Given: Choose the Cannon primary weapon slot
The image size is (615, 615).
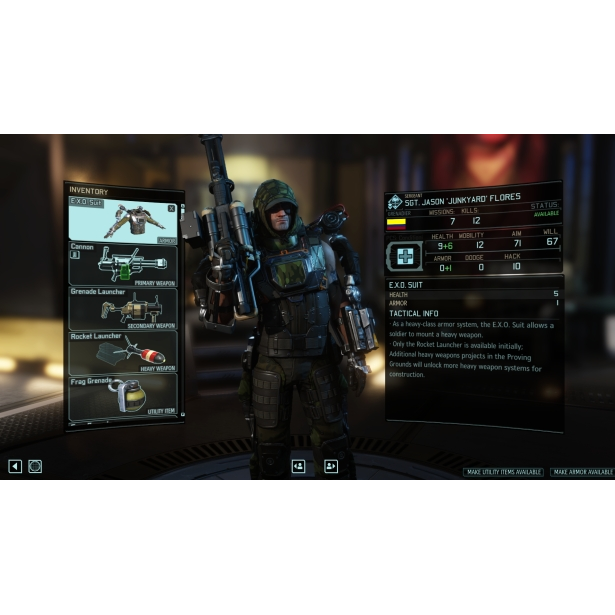Looking at the screenshot, I should (x=122, y=264).
